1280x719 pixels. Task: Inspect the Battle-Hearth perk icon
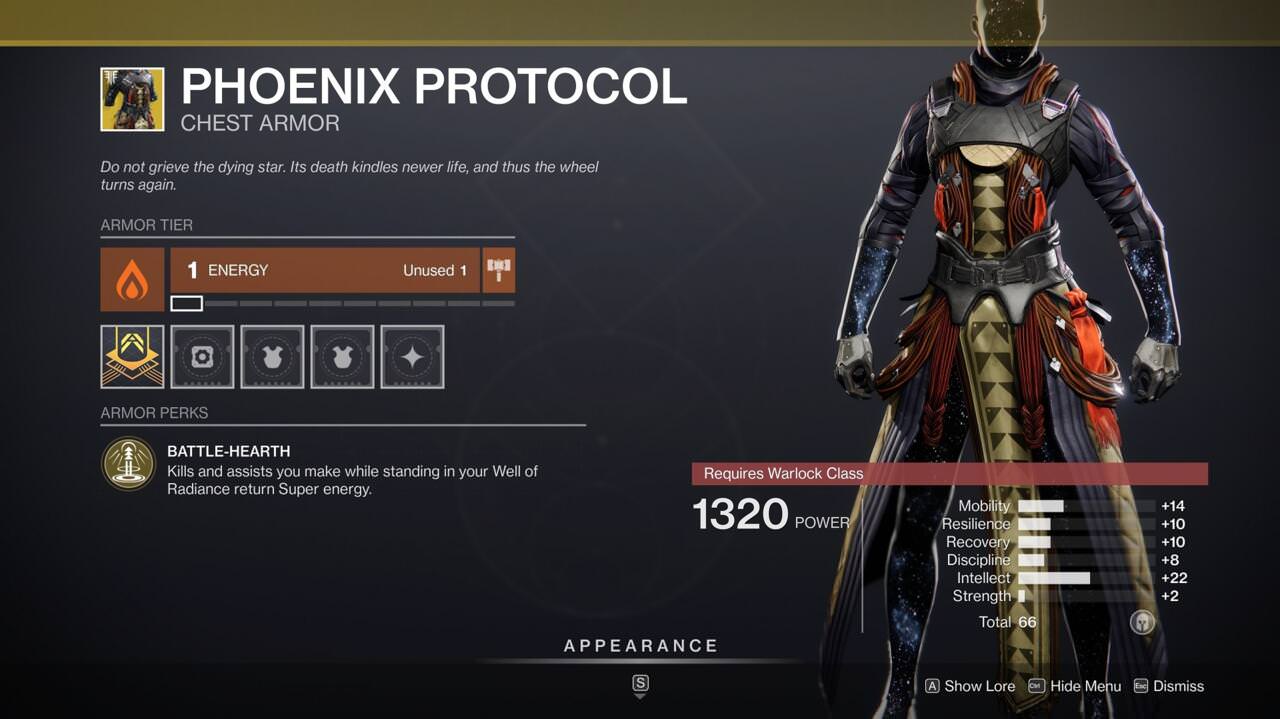click(x=128, y=464)
